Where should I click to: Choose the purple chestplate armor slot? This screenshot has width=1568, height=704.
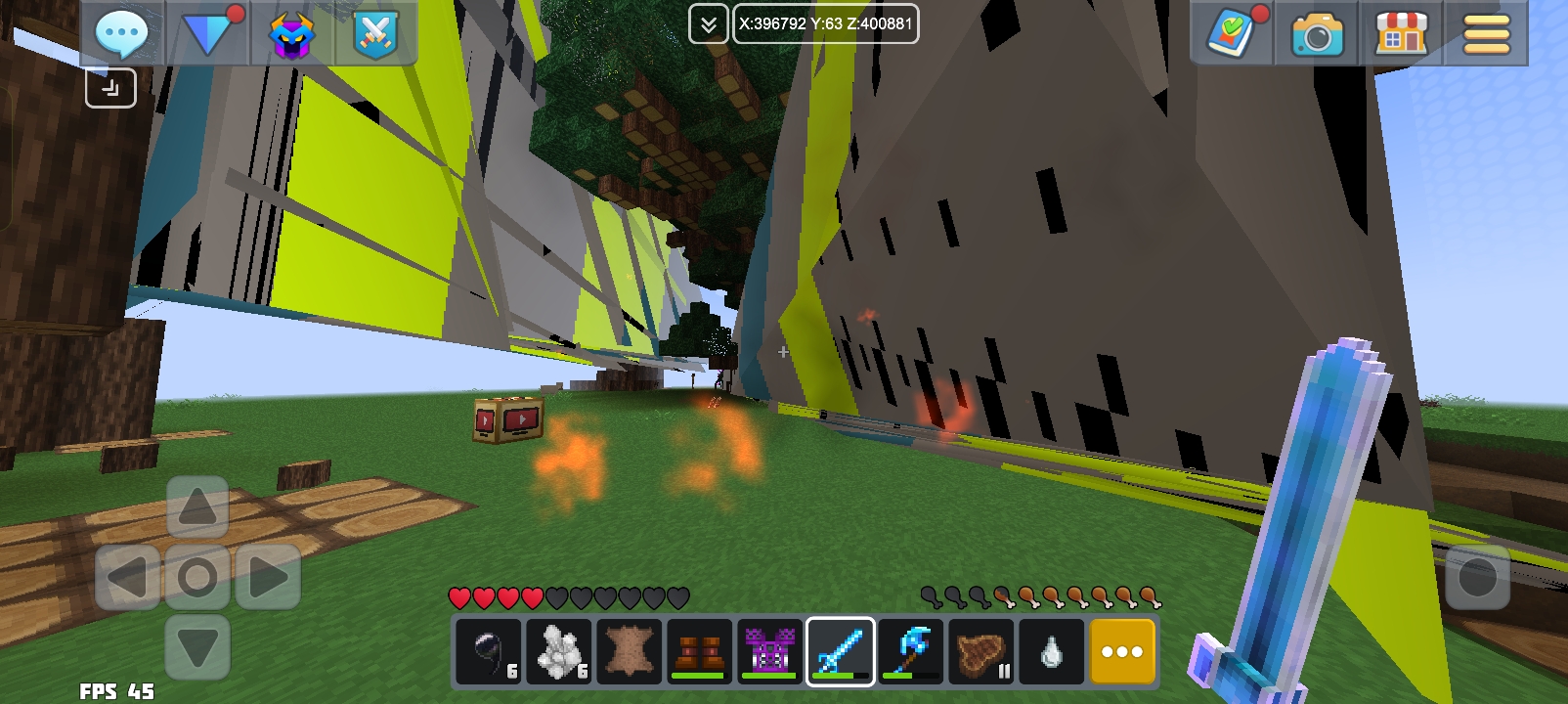(770, 651)
